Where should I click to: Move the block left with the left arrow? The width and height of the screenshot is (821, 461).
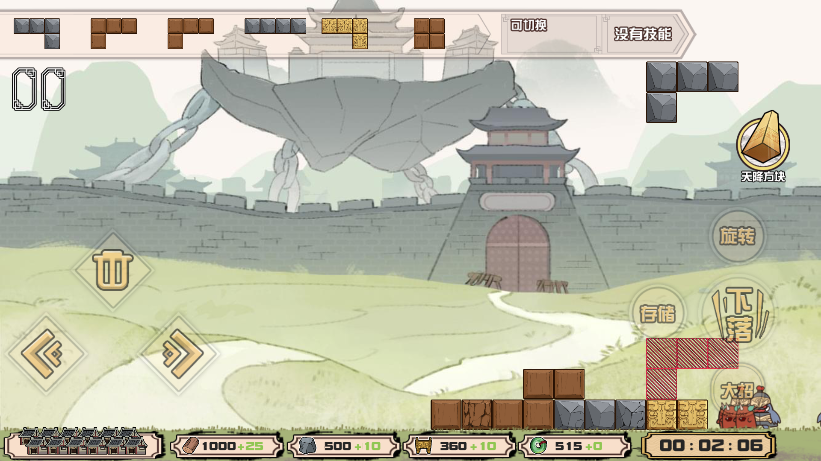click(x=46, y=353)
